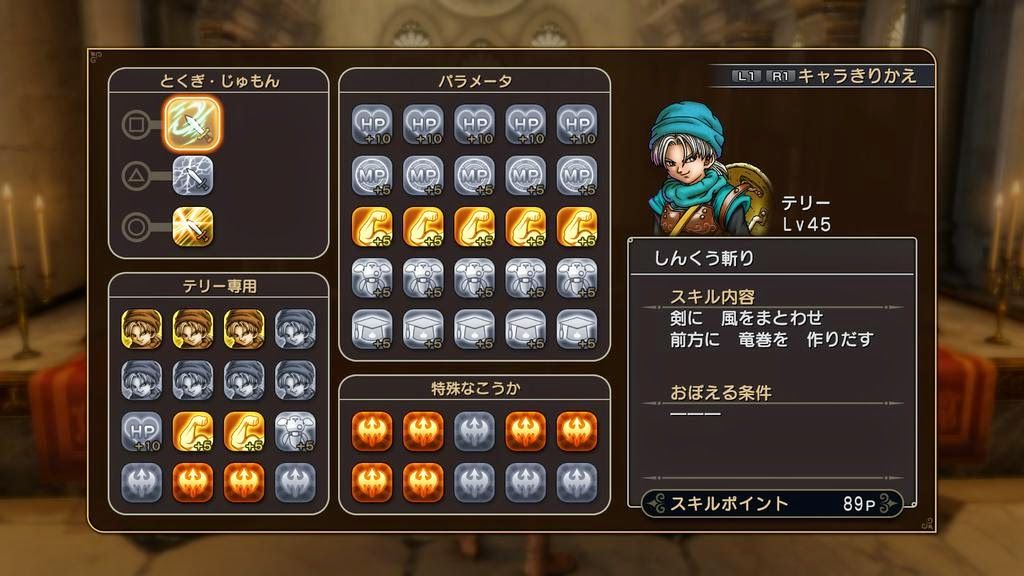Select the highlighted green wind sword skill
This screenshot has height=576, width=1024.
point(192,124)
